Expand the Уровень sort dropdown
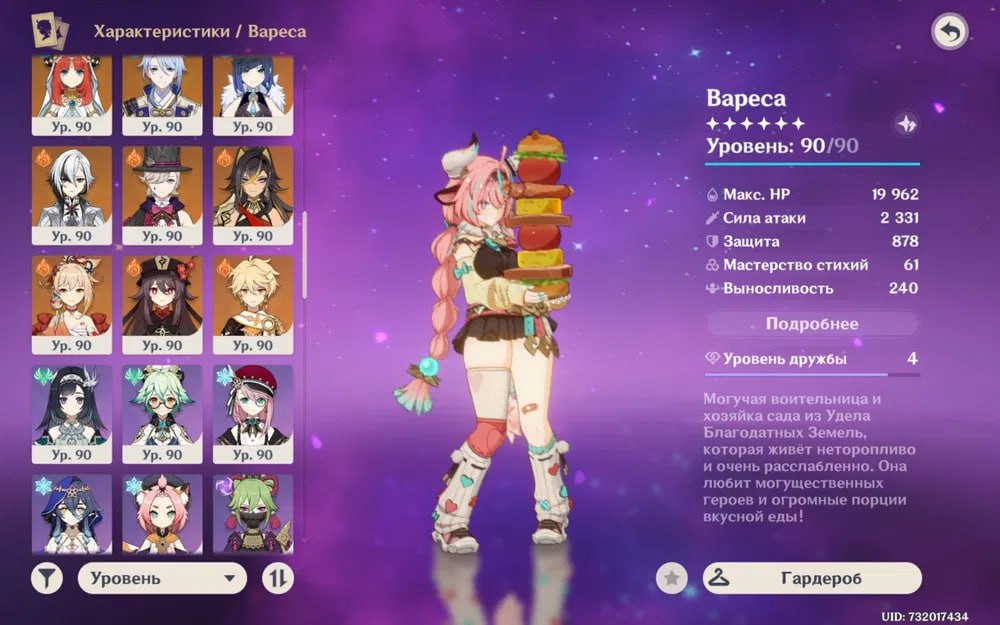 162,578
